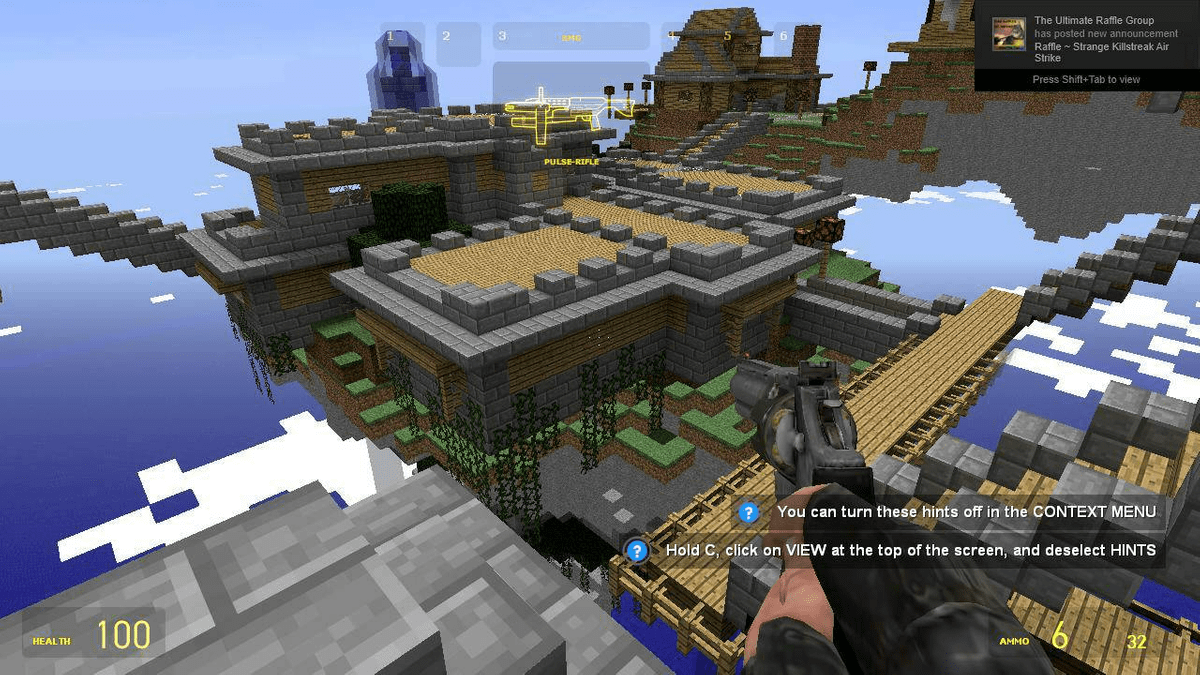
Task: Choose the SMG weapon entry
Action: 571,37
